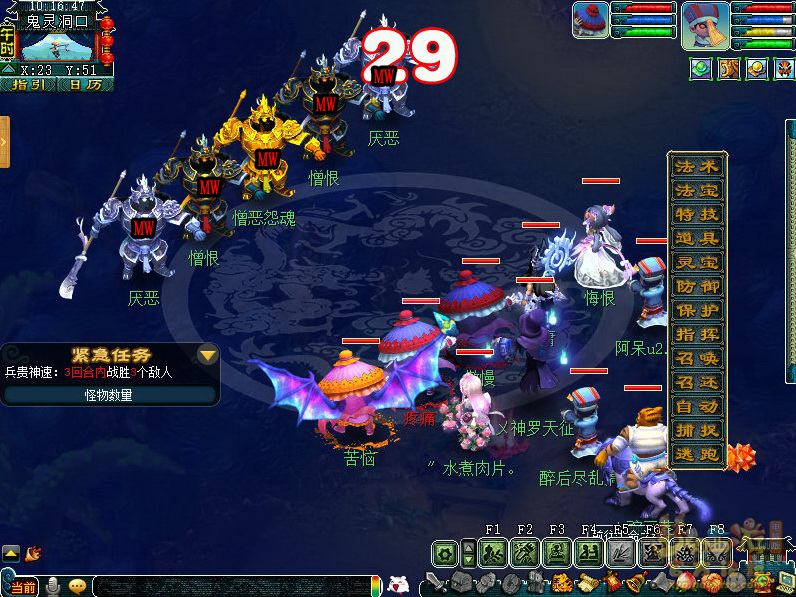Click the 怪物数量 monster count button
Image resolution: width=796 pixels, height=597 pixels.
click(x=109, y=395)
